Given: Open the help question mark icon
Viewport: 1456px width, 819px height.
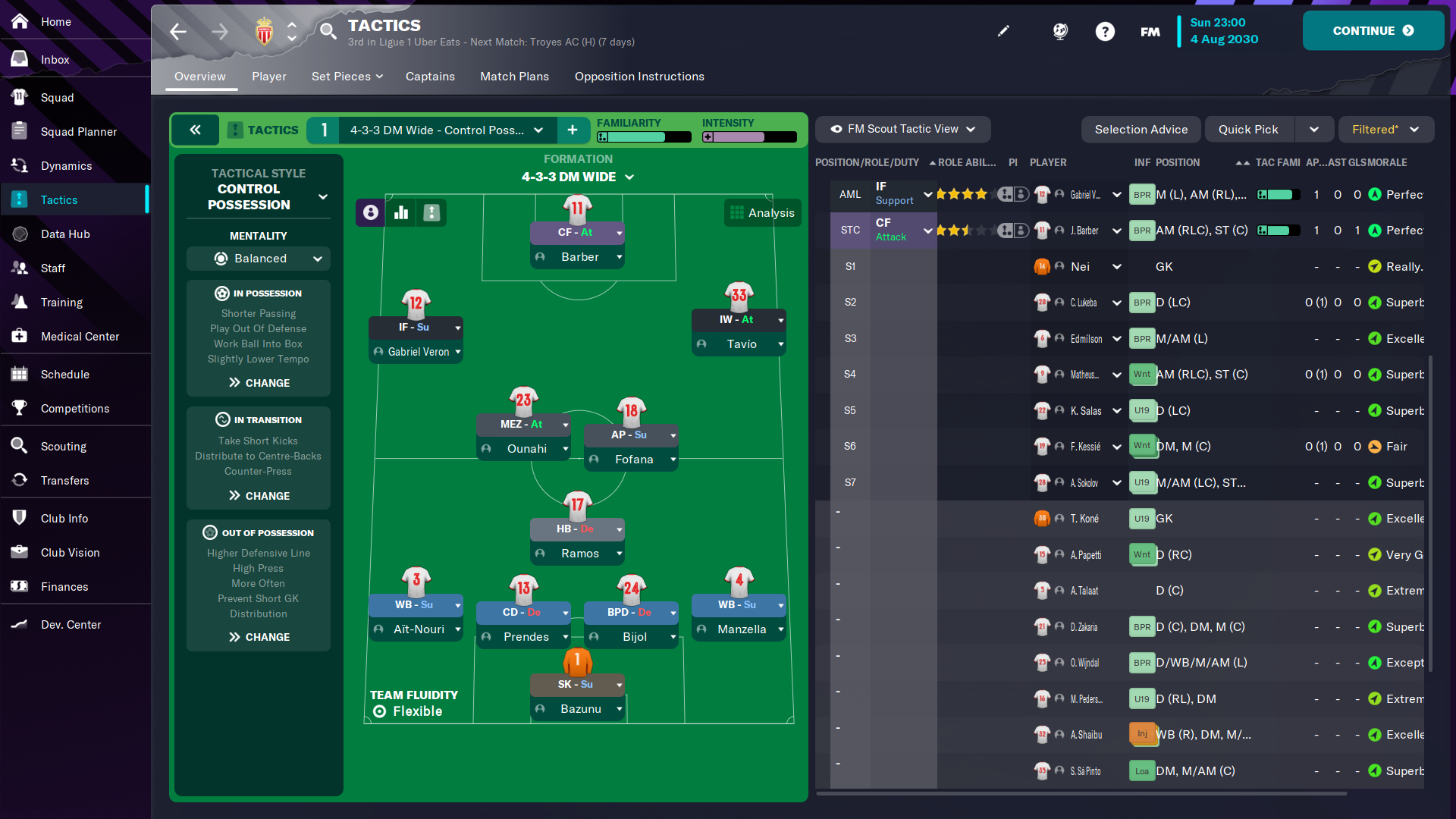Looking at the screenshot, I should point(1105,31).
